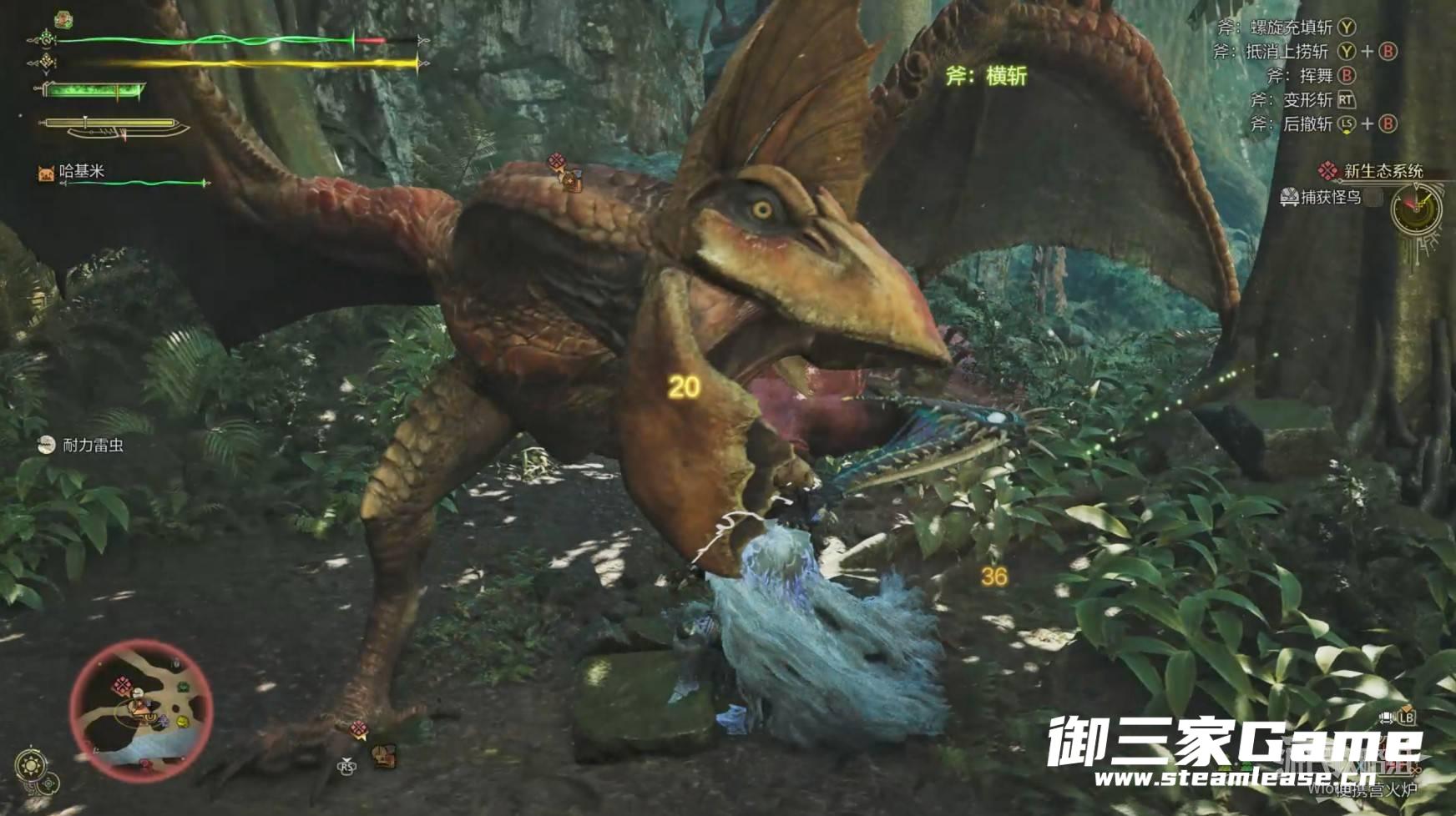The height and width of the screenshot is (816, 1456).
Task: Click the quest timer clock
Action: coord(1416,209)
